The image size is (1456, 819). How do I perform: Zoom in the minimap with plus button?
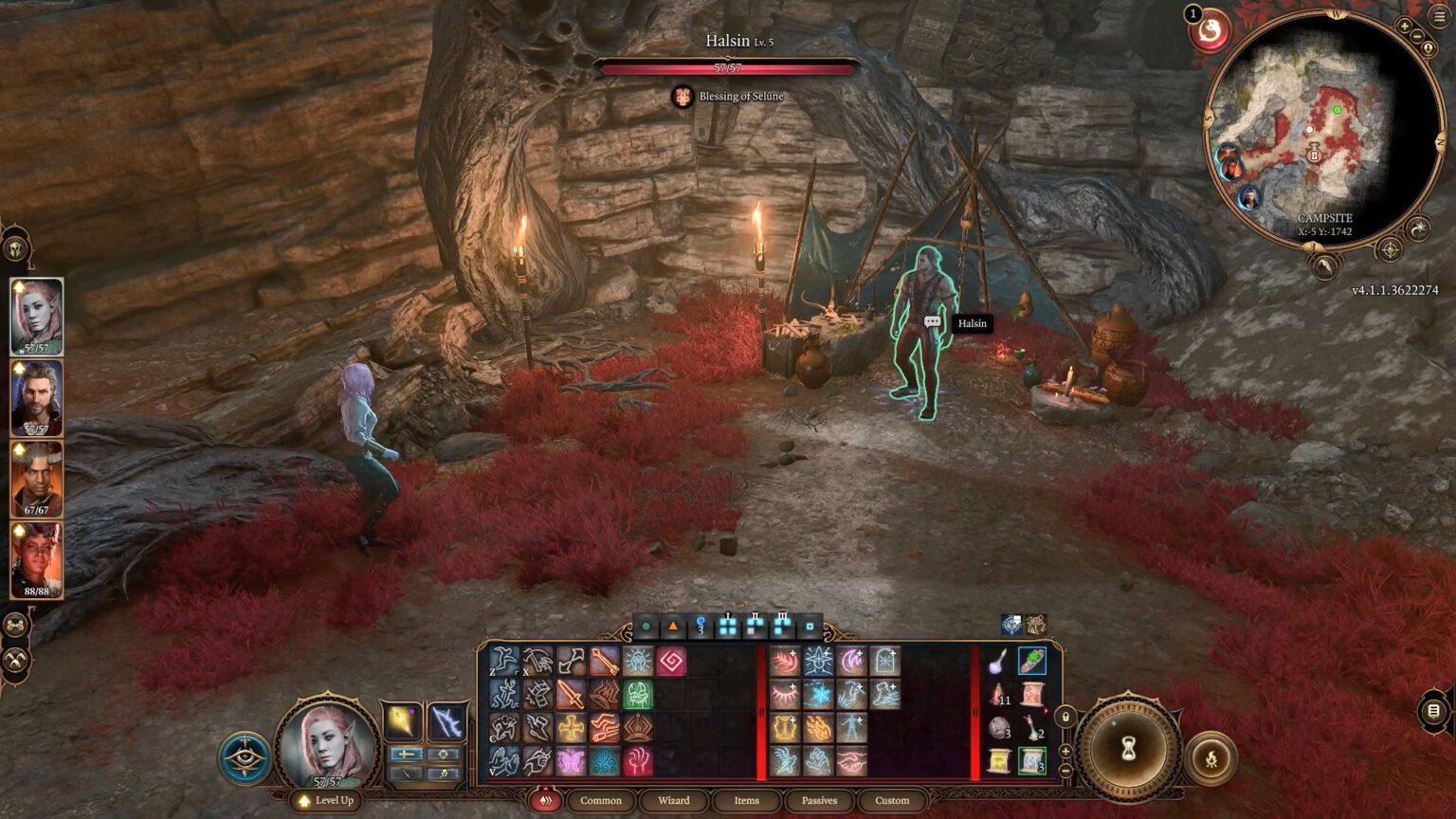pyautogui.click(x=1405, y=27)
